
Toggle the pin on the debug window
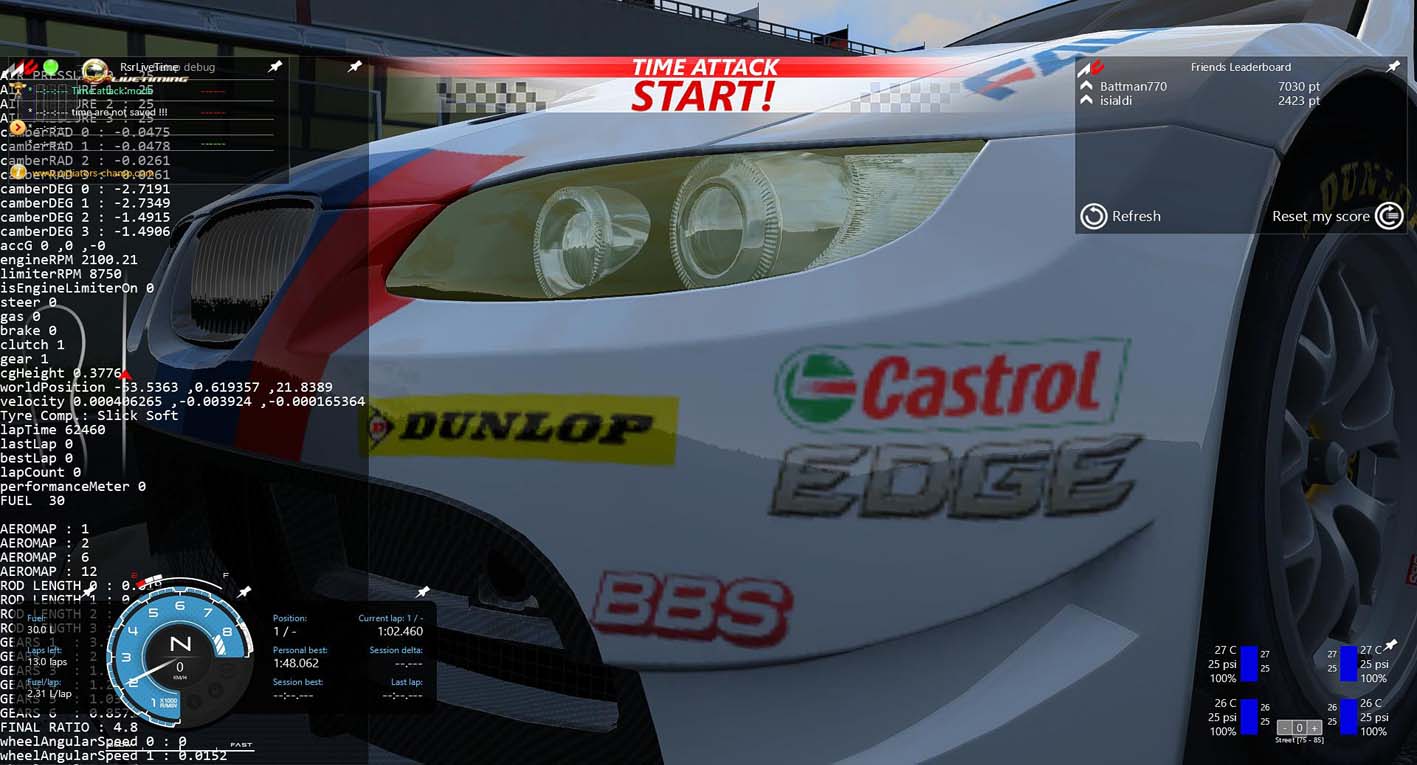(355, 67)
